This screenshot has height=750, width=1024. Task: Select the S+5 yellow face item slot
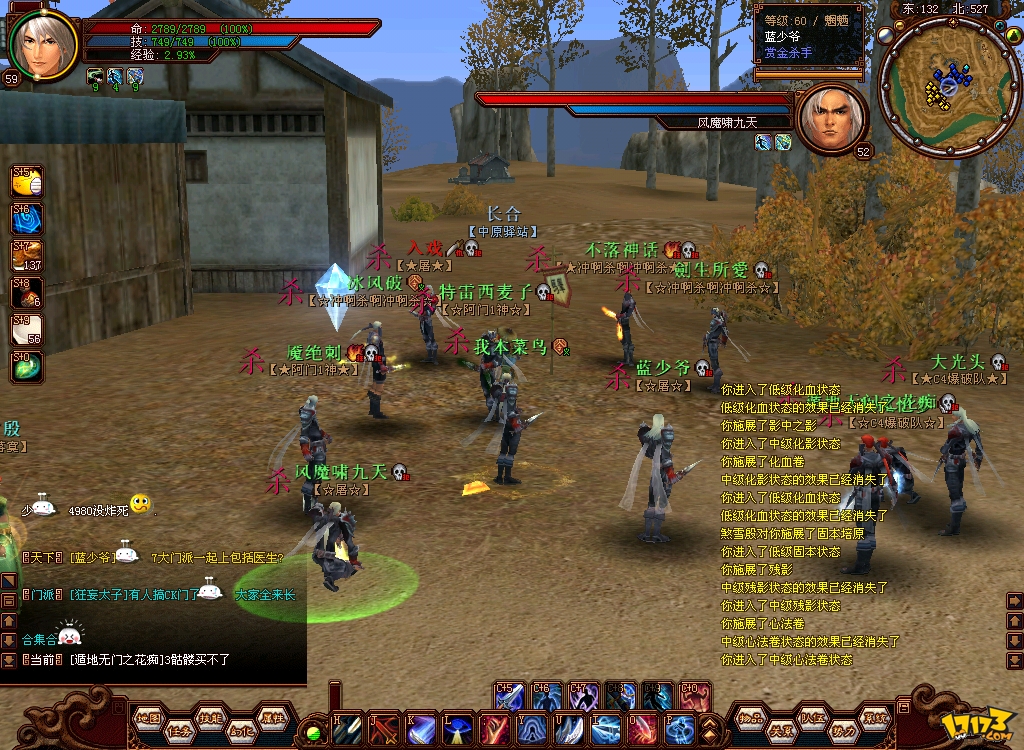[27, 182]
